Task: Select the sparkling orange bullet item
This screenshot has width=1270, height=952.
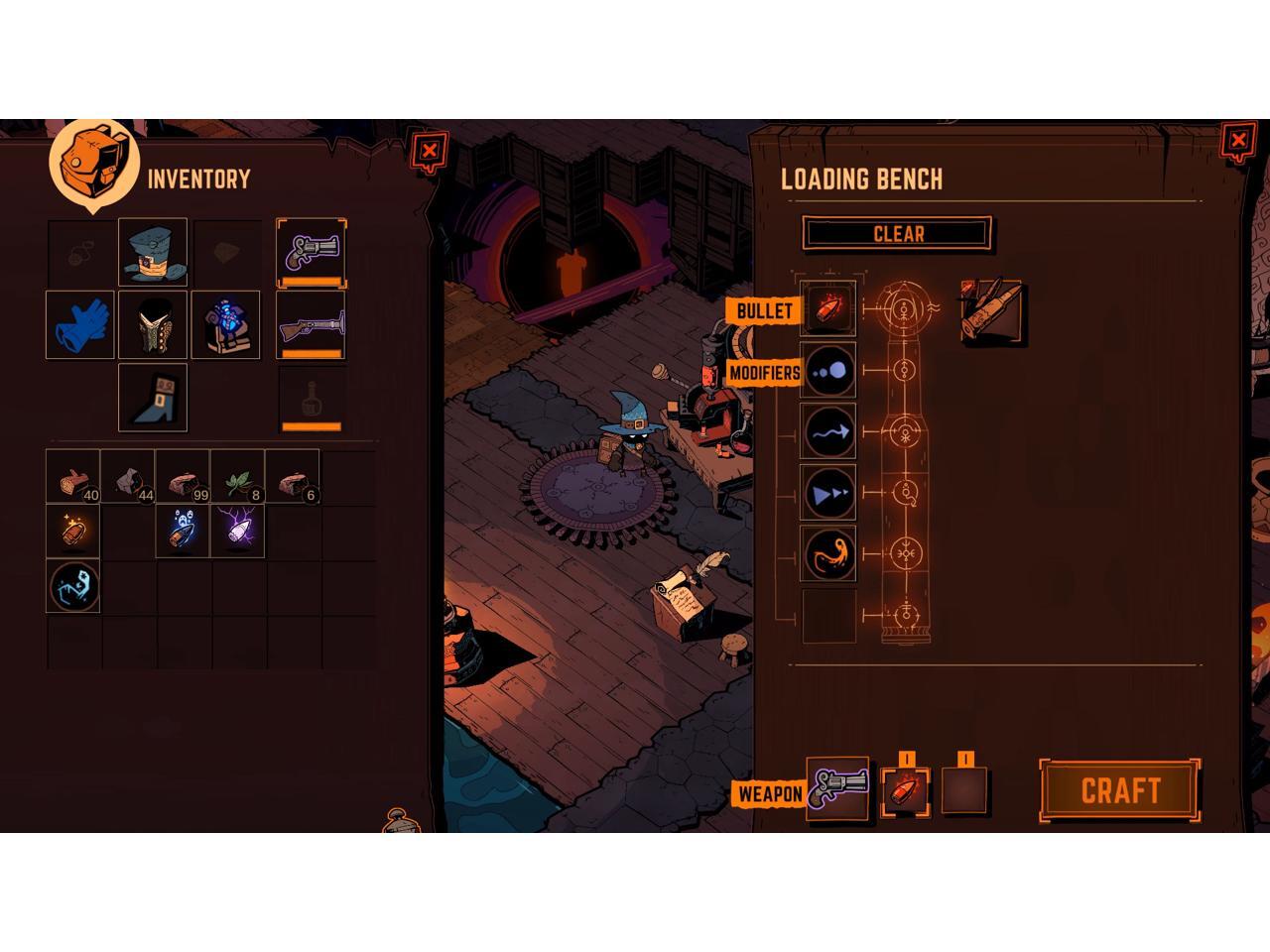Action: (73, 532)
